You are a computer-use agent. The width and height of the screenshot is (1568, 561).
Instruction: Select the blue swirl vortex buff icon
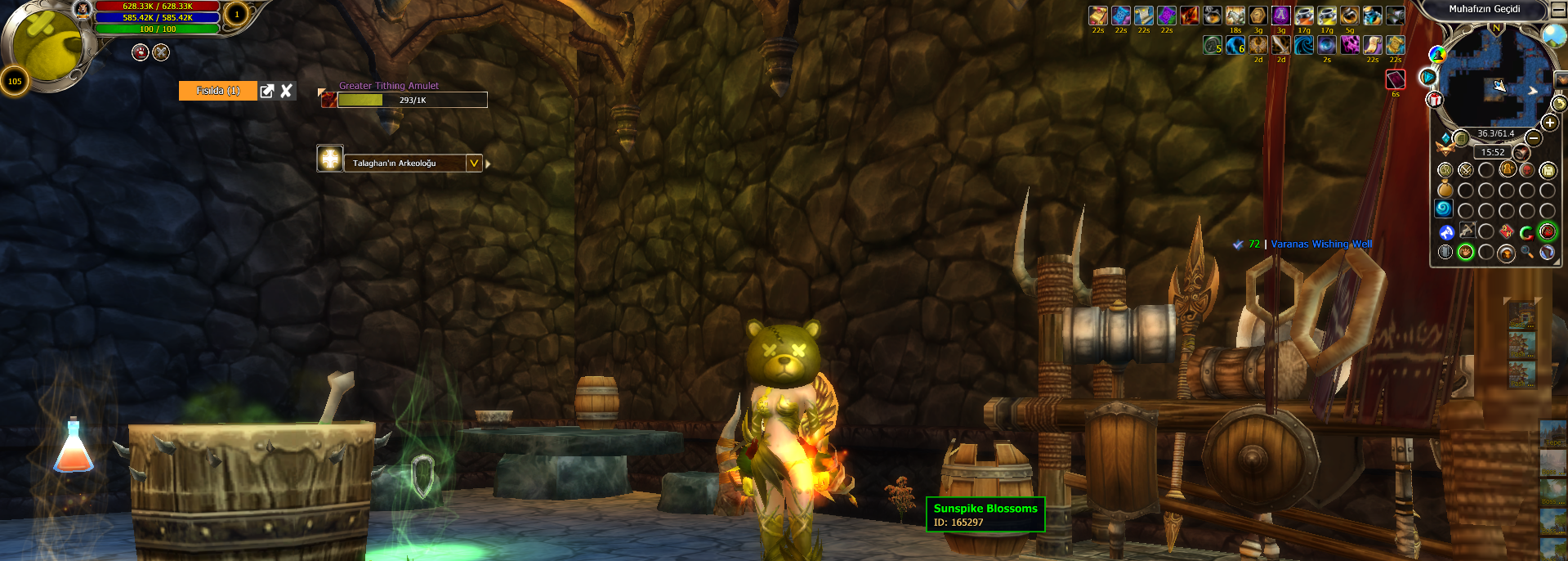[x=1304, y=45]
